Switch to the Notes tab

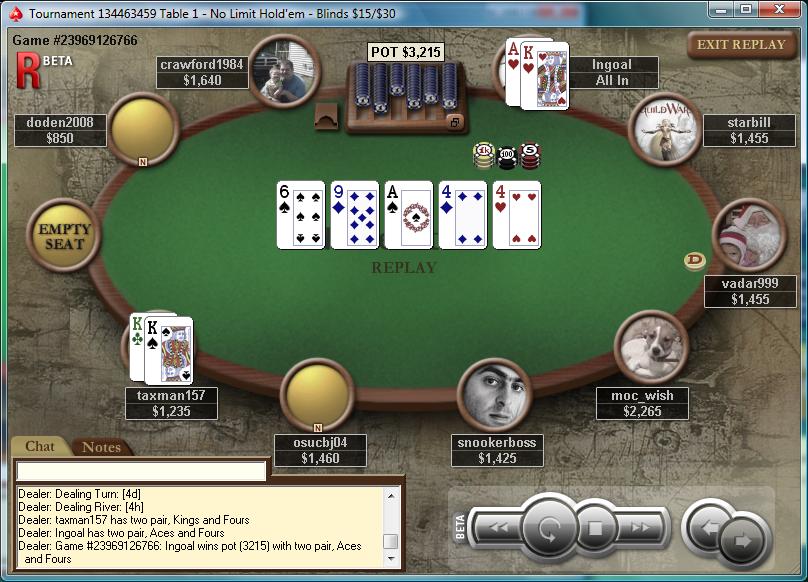pyautogui.click(x=101, y=447)
